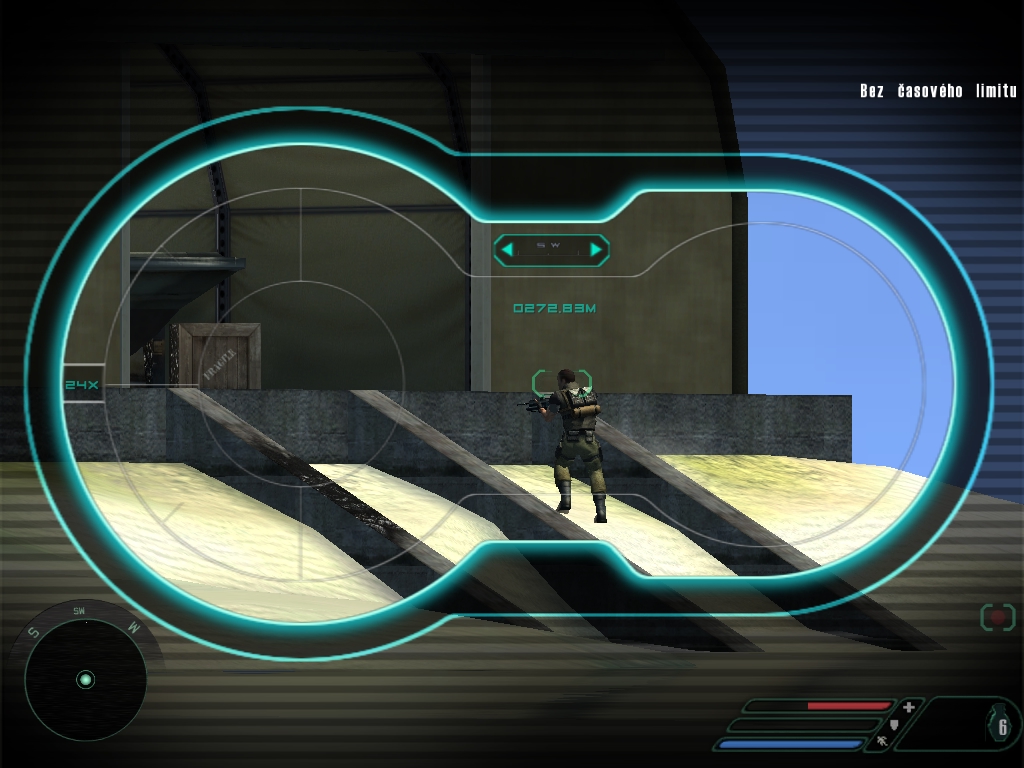Click the circular radar minimap
The height and width of the screenshot is (768, 1024).
click(85, 680)
